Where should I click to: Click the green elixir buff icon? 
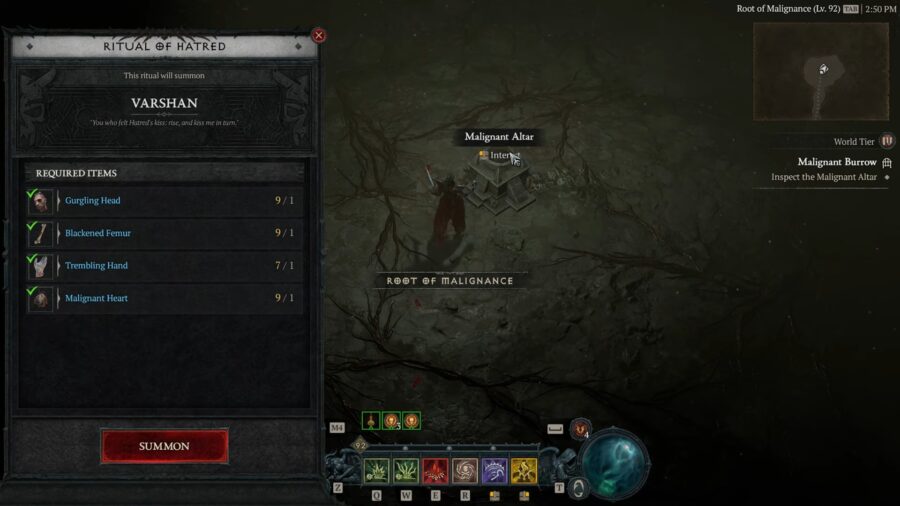pyautogui.click(x=371, y=421)
